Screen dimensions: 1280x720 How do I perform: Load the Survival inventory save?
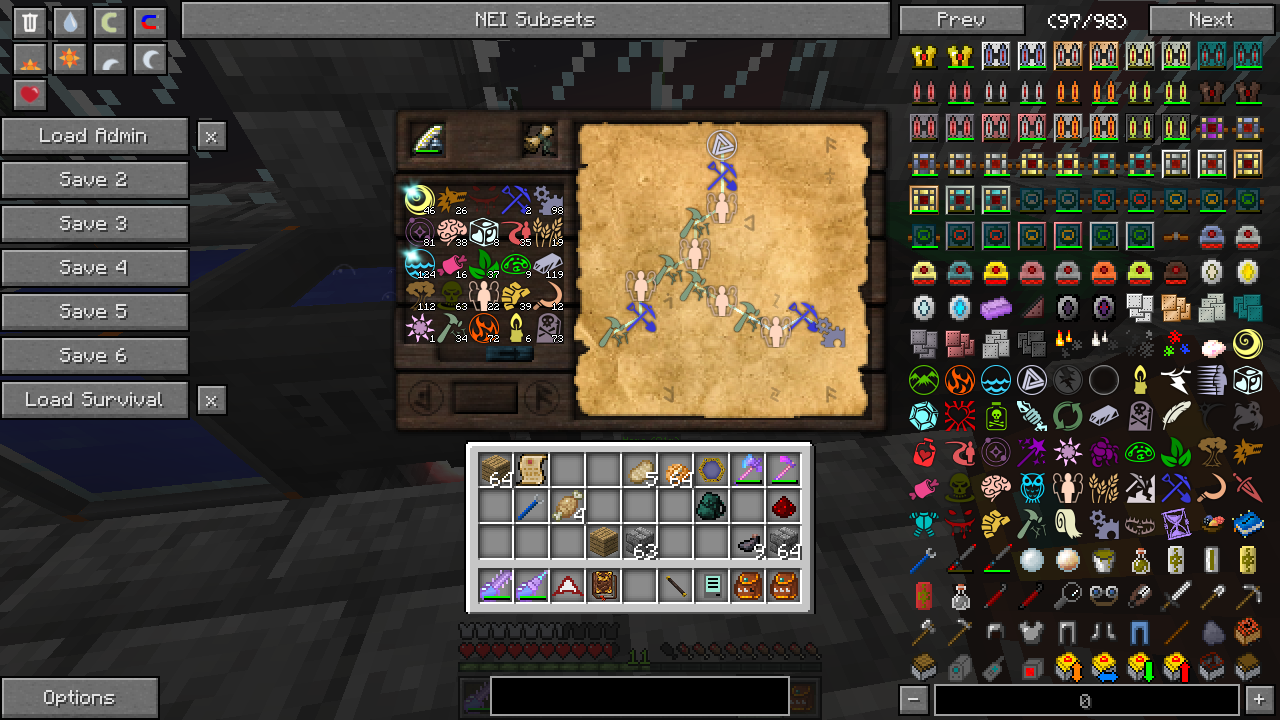[94, 400]
